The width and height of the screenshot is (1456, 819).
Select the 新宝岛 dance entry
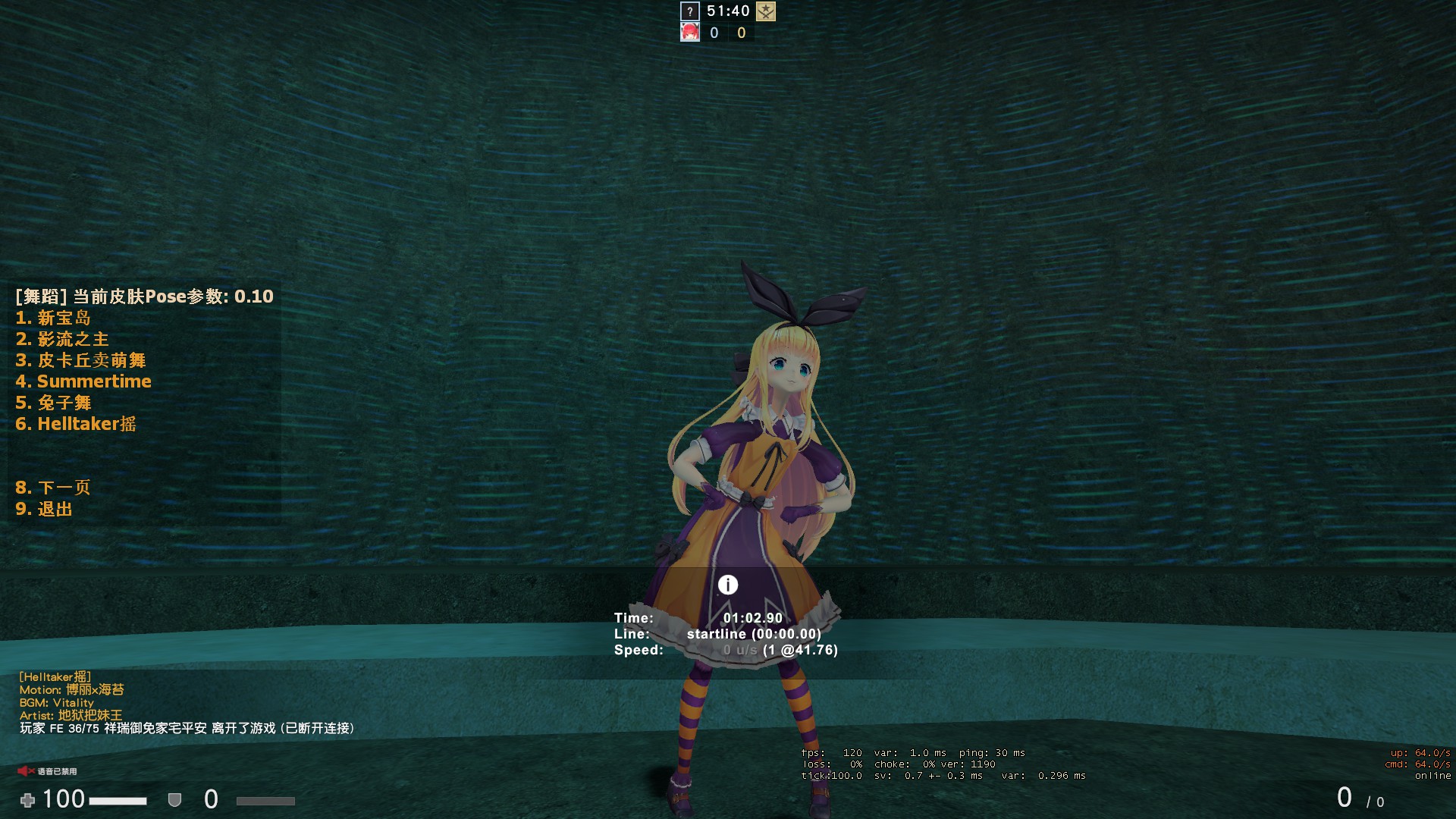pos(53,318)
